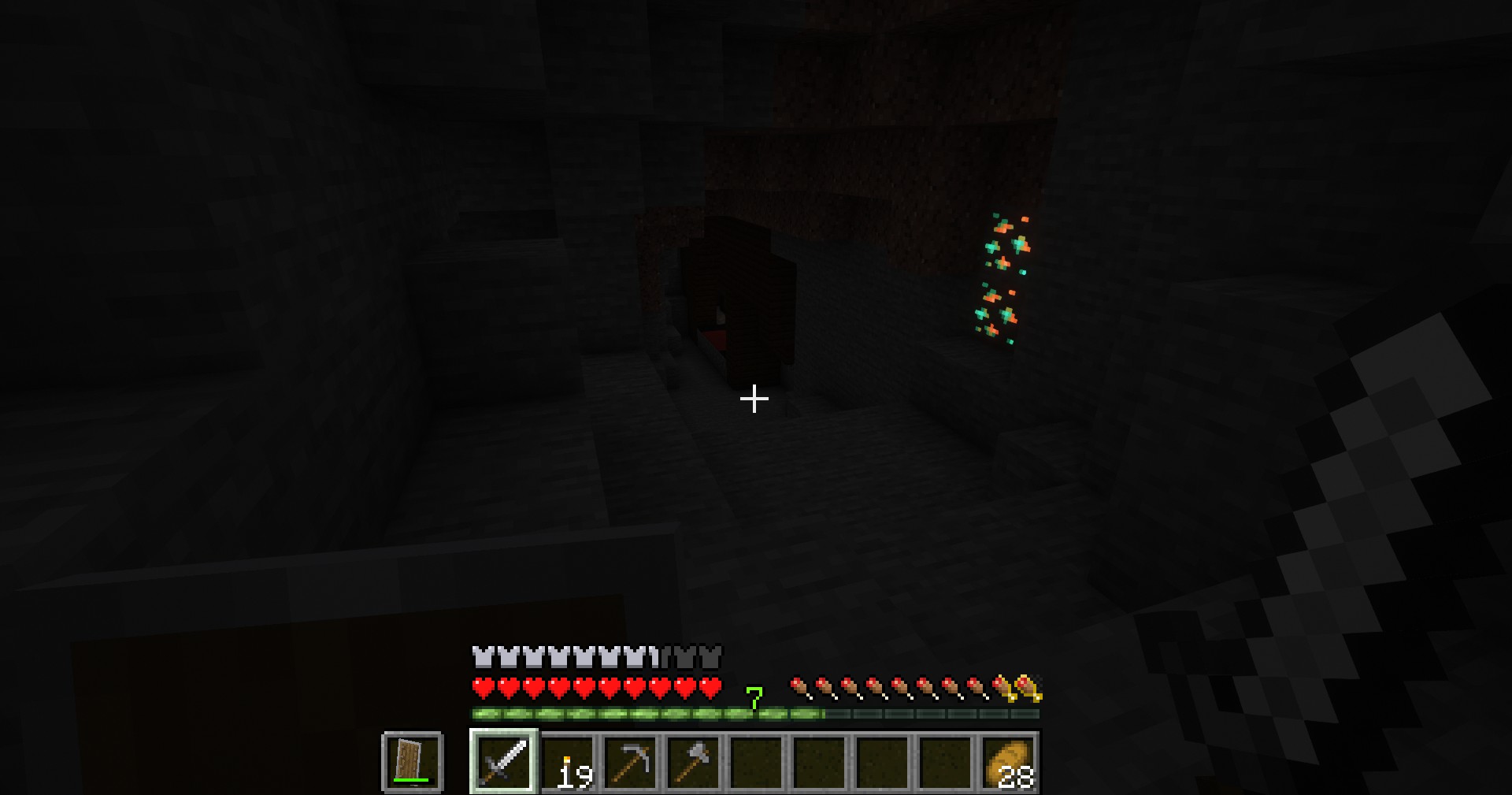The width and height of the screenshot is (1512, 795).
Task: Choose the torch stack of 19
Action: (568, 761)
